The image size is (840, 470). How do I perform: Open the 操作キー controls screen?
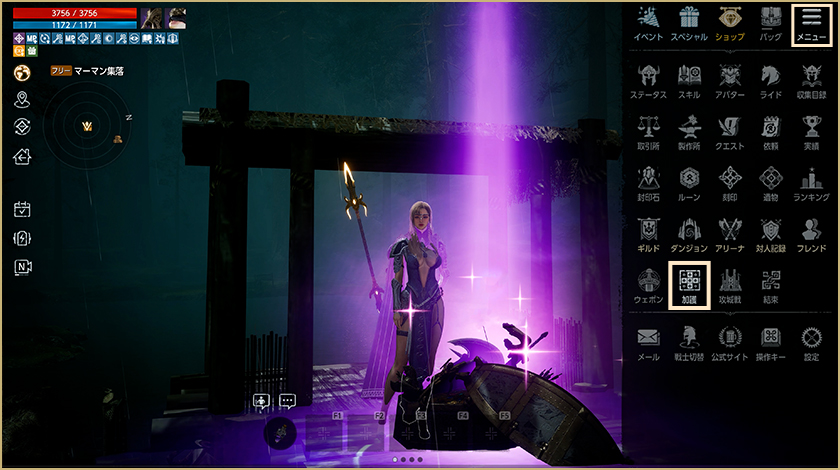point(770,342)
